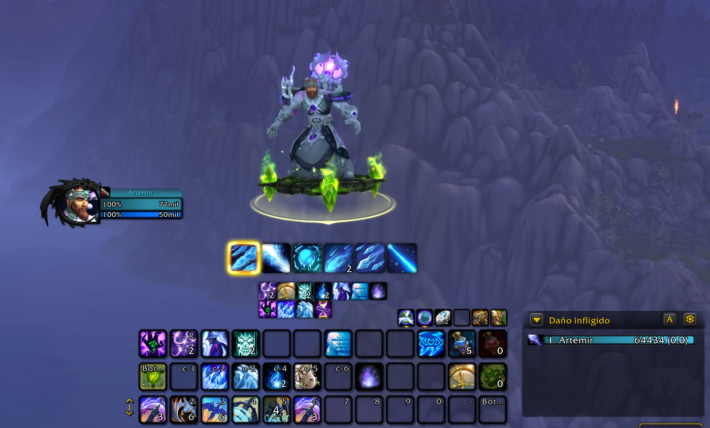
Task: Click the damage meter gear settings button
Action: pos(689,320)
